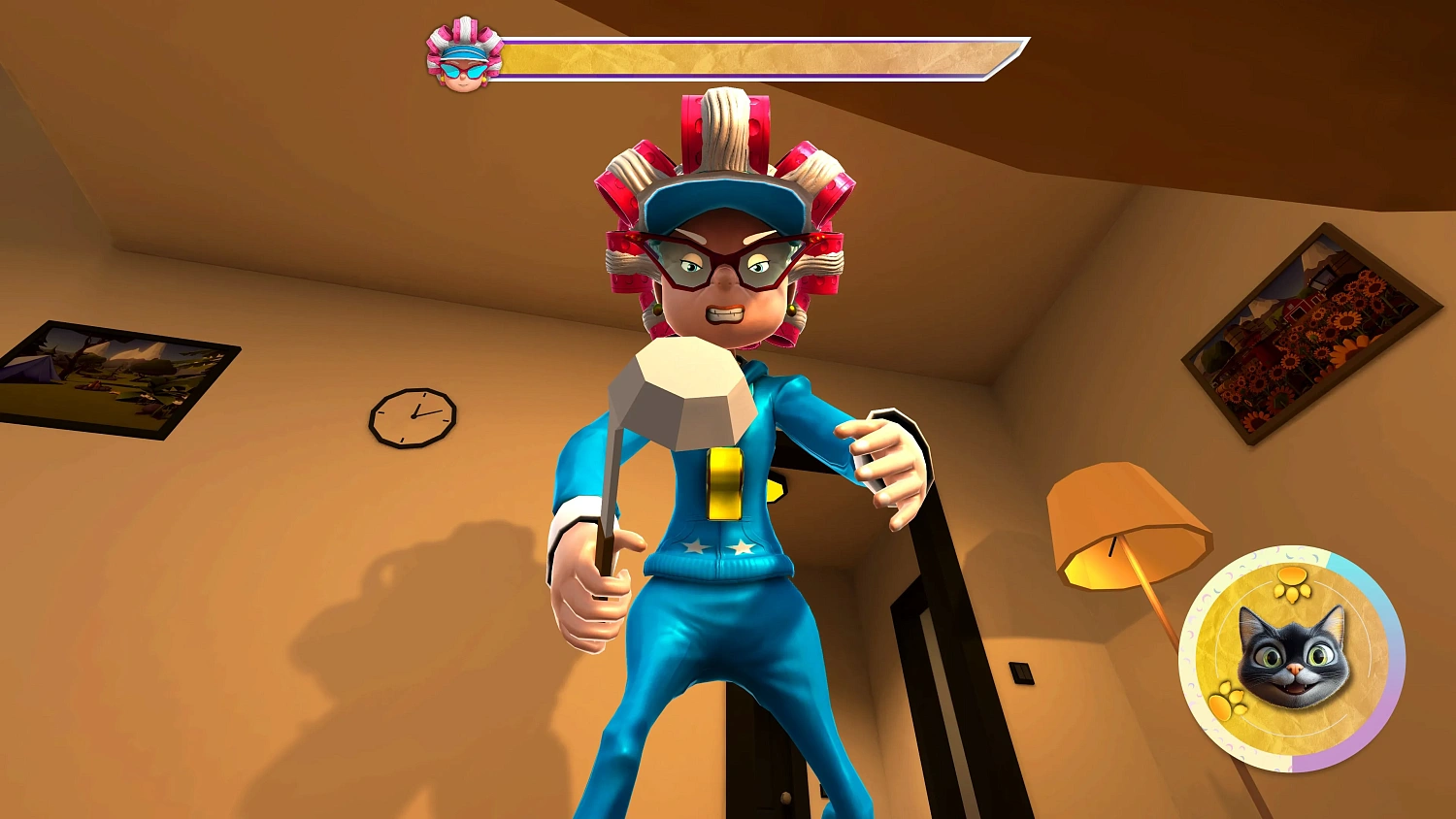Select the black cat portrait

[1293, 656]
